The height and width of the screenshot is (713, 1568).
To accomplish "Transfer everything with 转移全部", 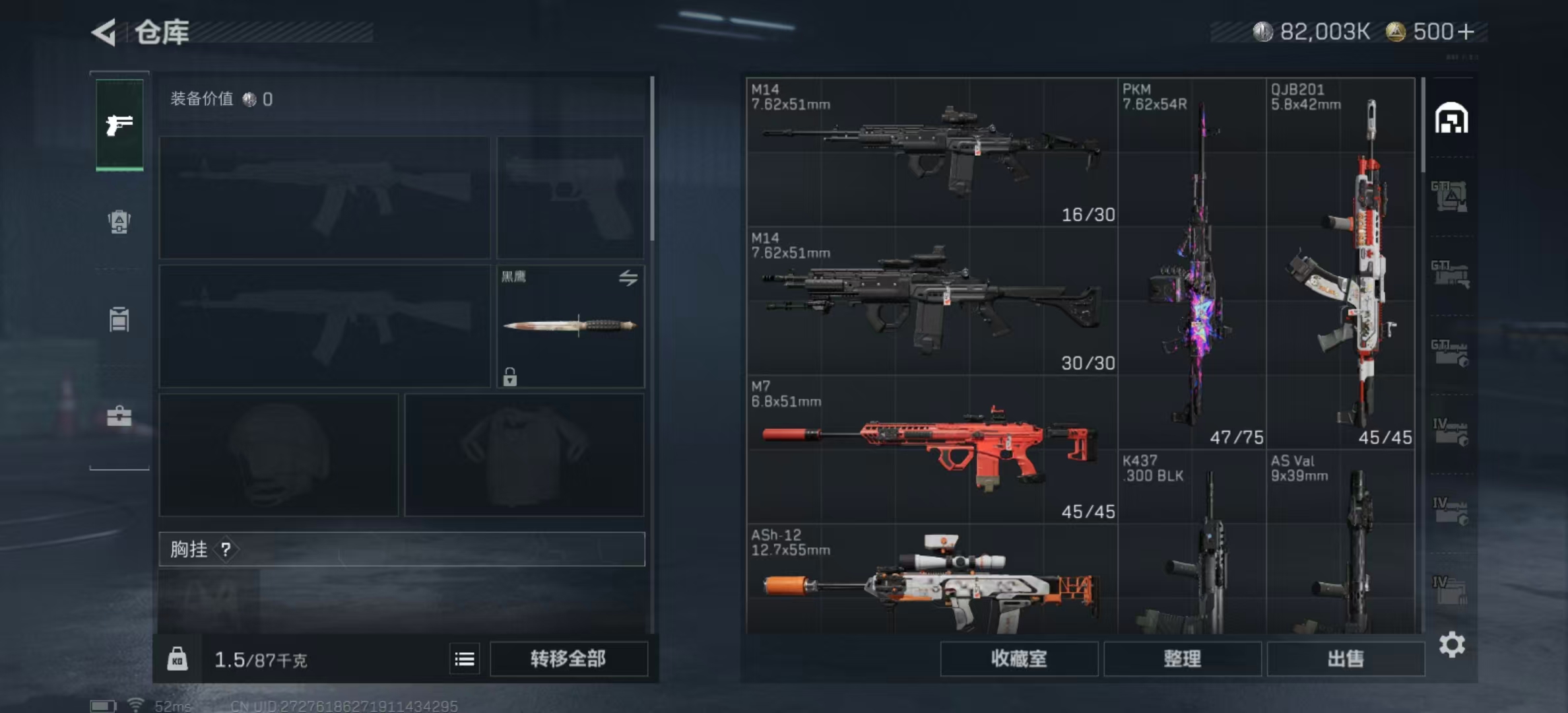I will 568,658.
